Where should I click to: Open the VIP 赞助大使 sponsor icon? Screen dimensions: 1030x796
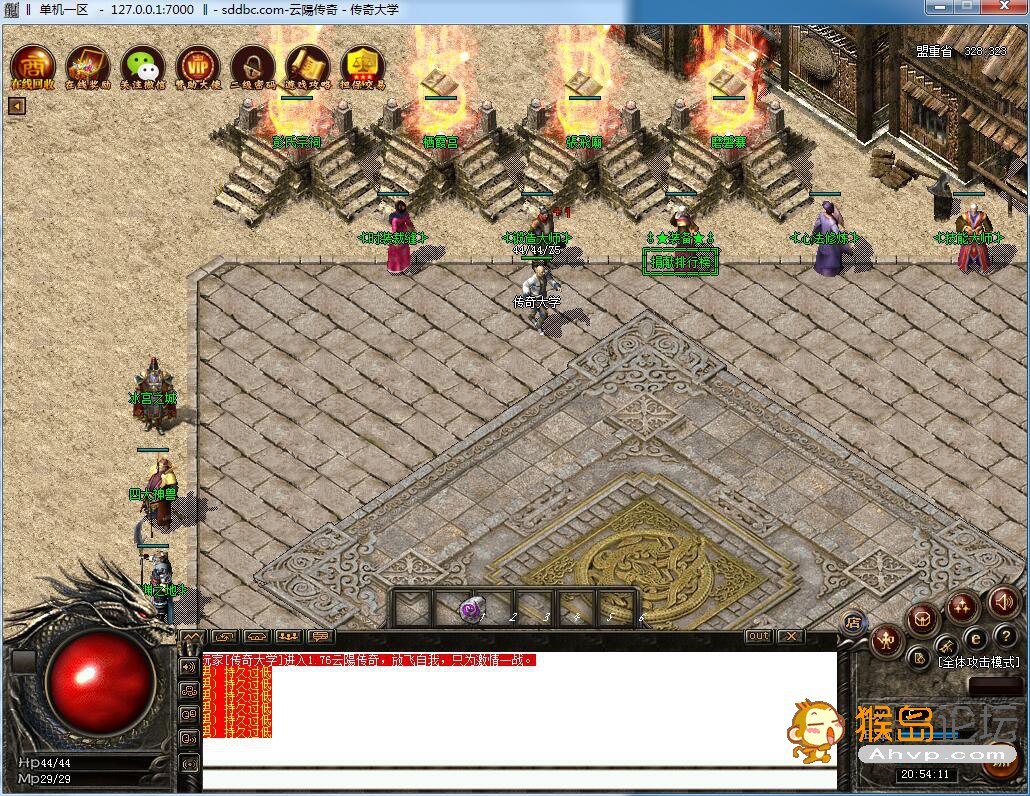point(198,64)
